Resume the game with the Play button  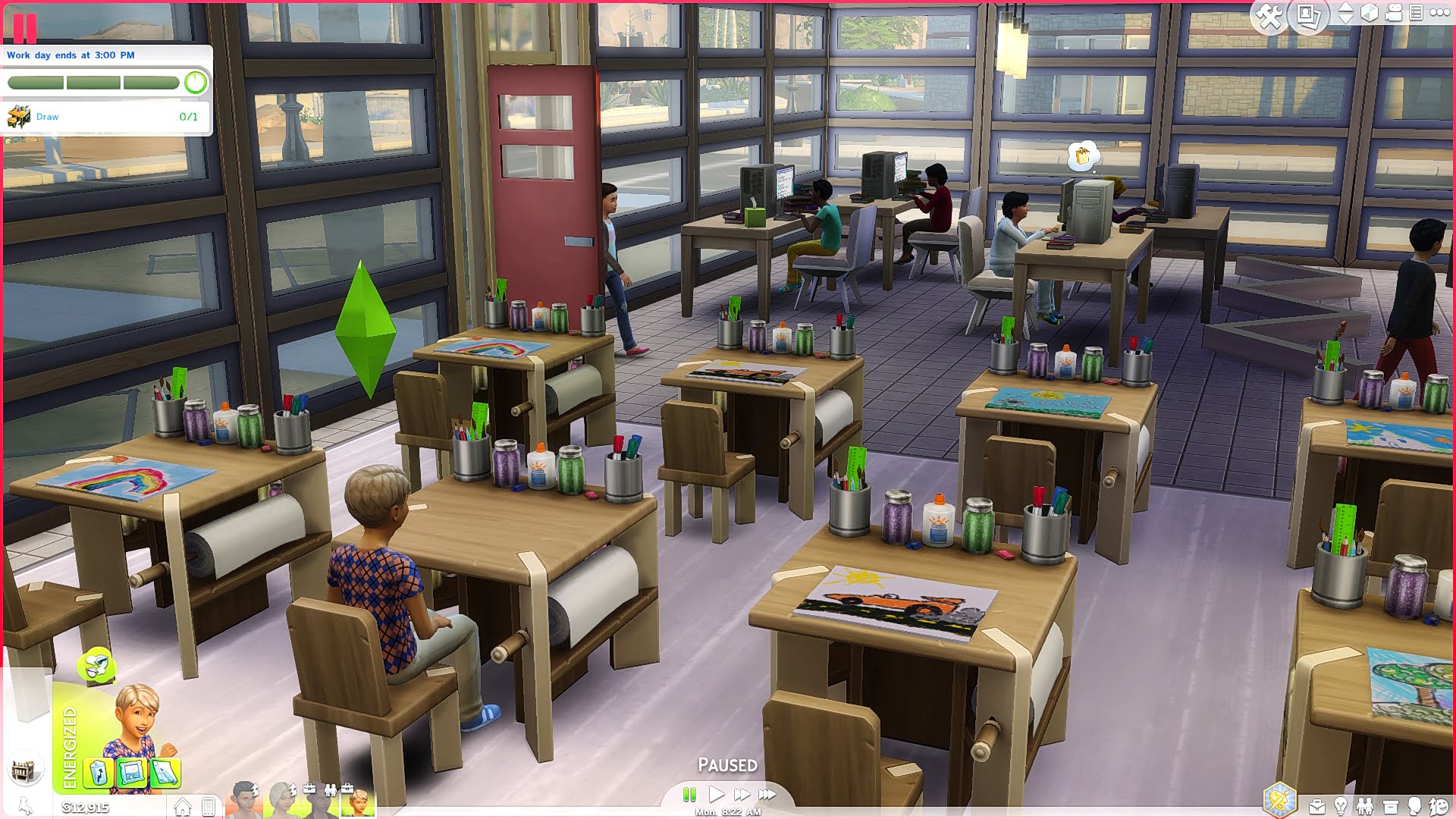click(x=717, y=794)
